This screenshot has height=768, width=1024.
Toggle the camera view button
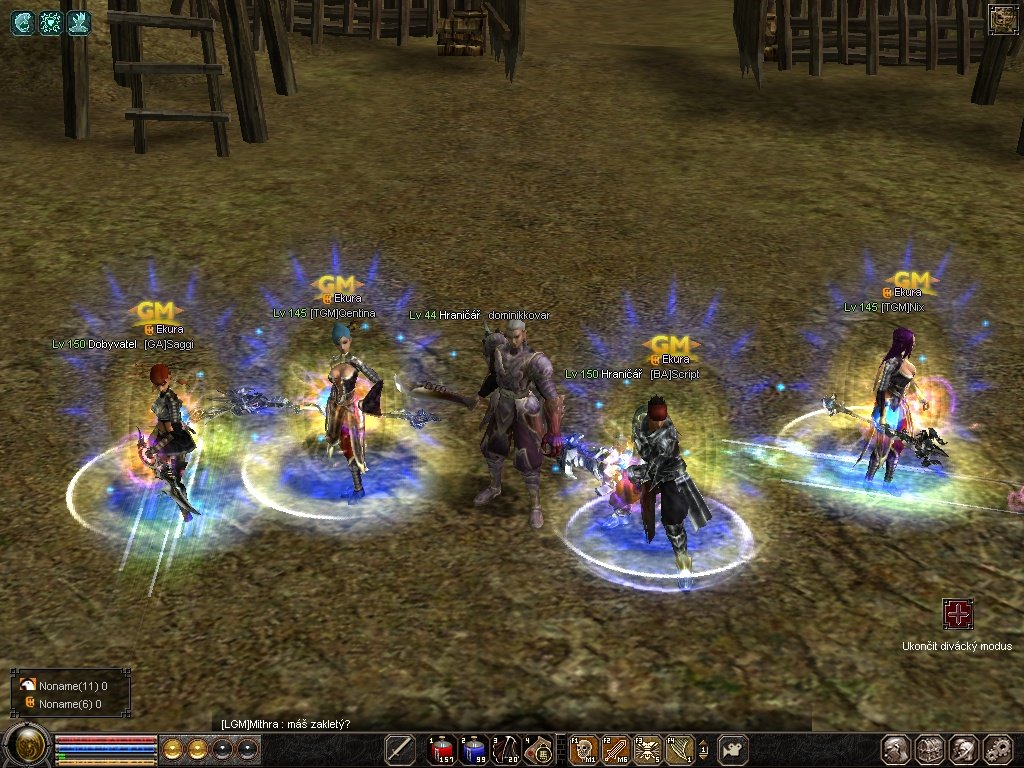pos(735,748)
